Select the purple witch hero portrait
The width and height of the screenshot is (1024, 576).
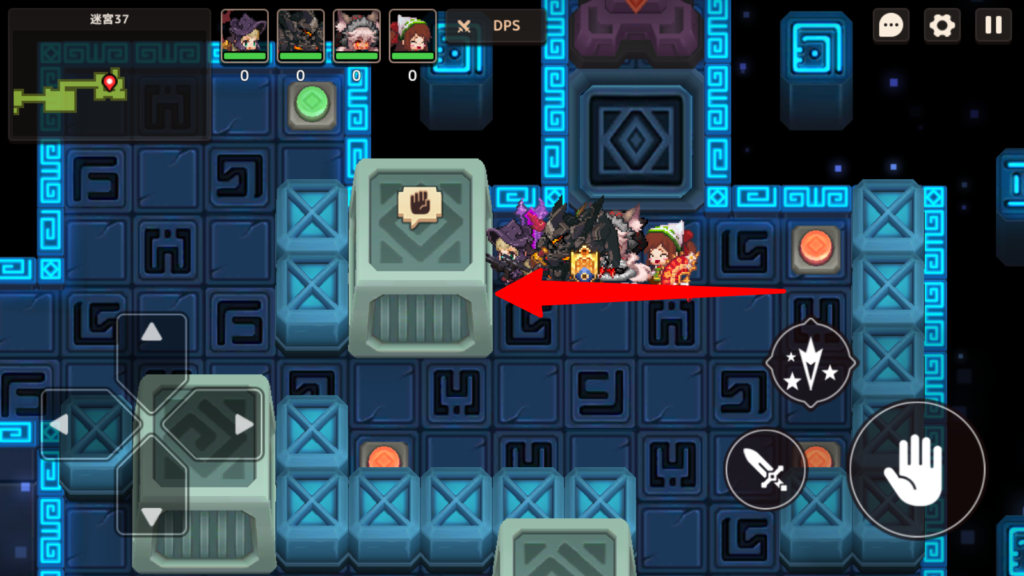(x=244, y=36)
